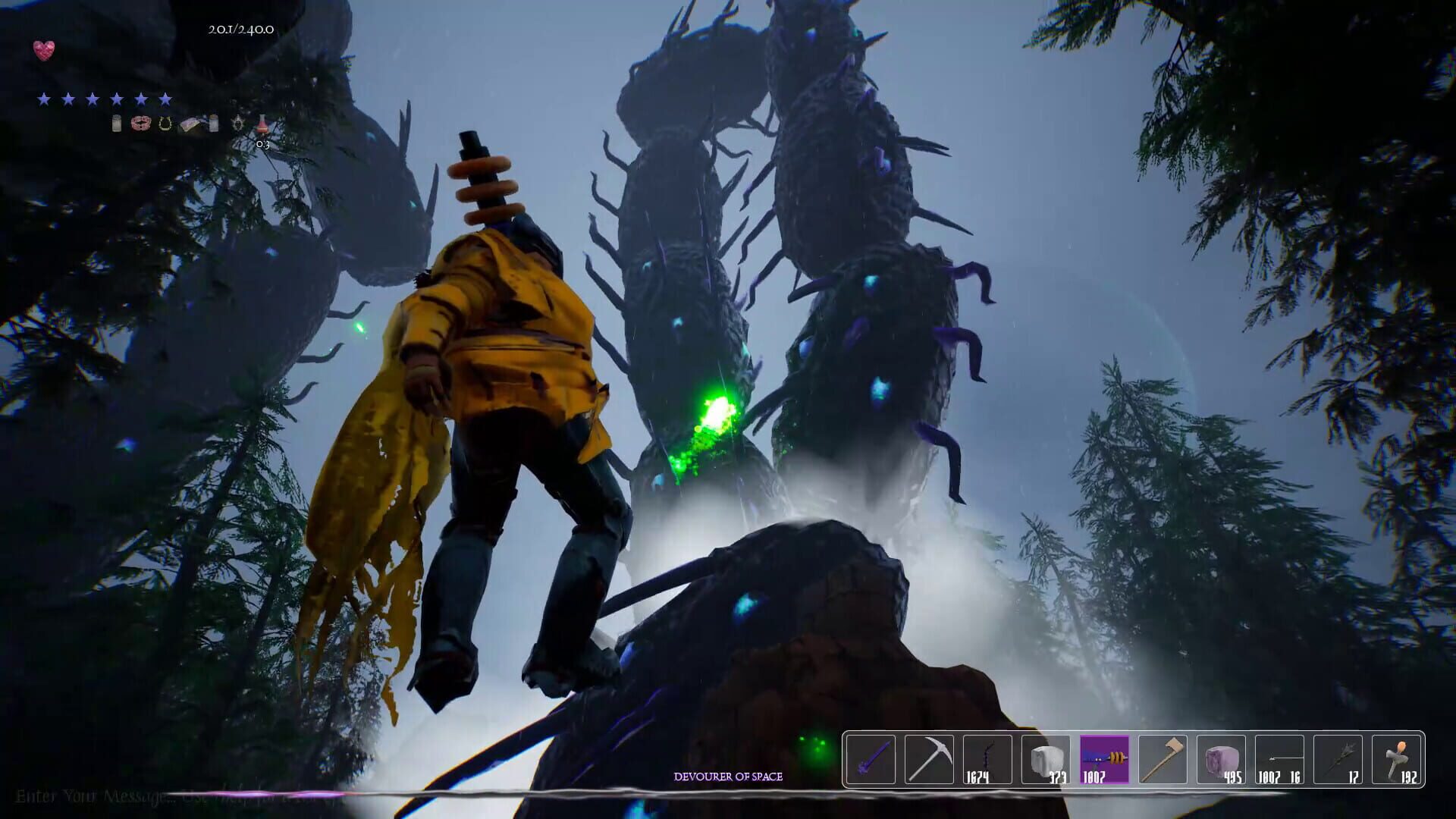Select the pickaxe hotbar slot

[x=928, y=759]
